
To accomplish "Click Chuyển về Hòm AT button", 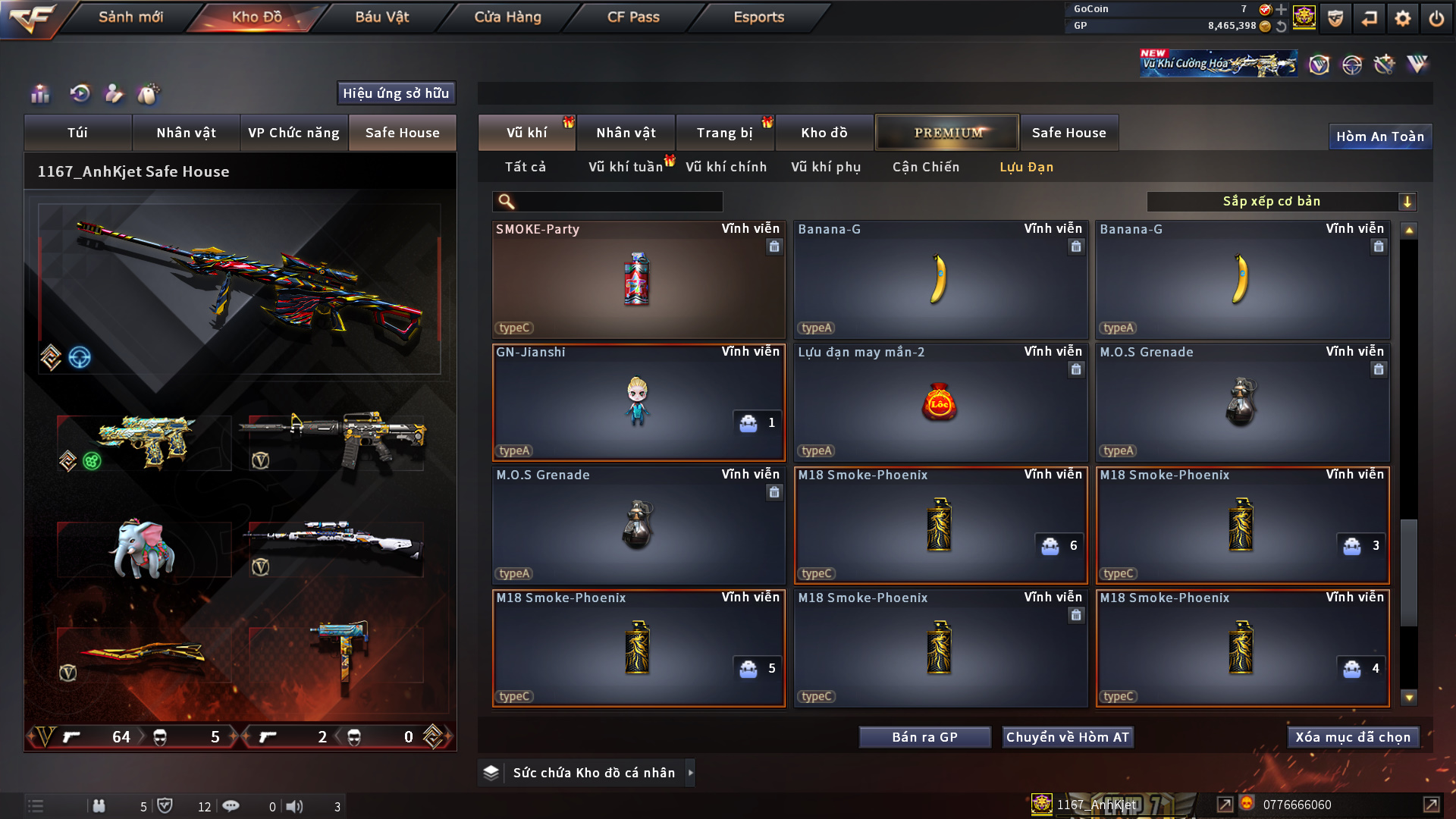I will pyautogui.click(x=1067, y=737).
